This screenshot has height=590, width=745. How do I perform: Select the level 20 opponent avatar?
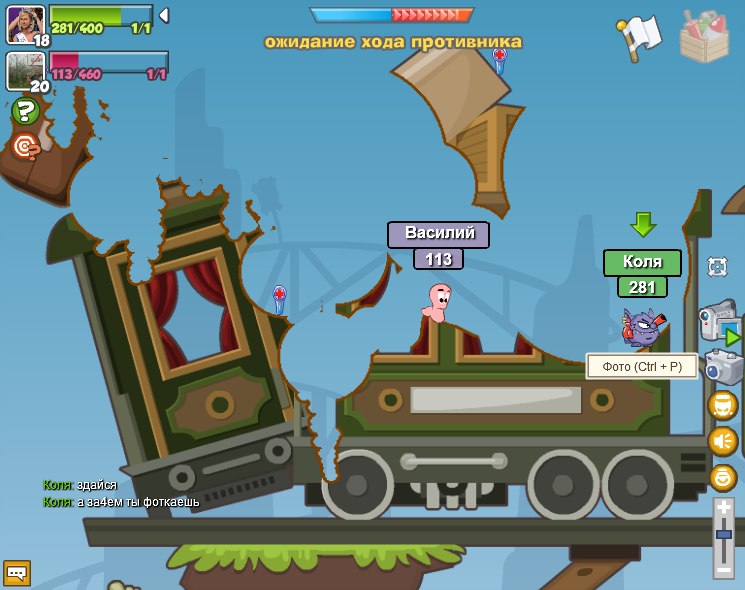pos(24,70)
